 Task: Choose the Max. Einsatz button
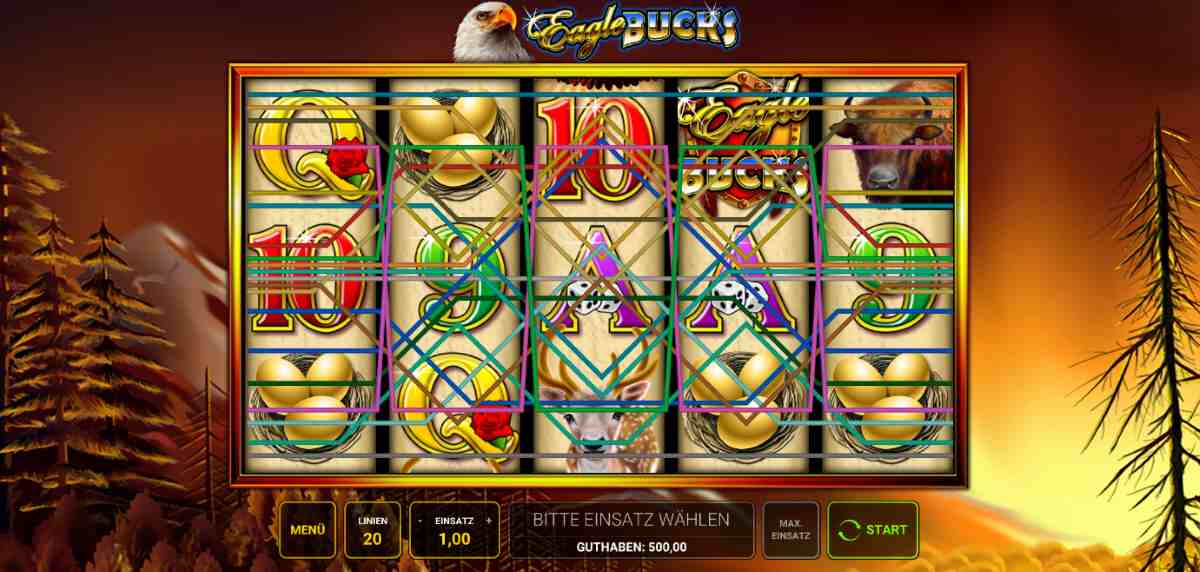click(790, 530)
